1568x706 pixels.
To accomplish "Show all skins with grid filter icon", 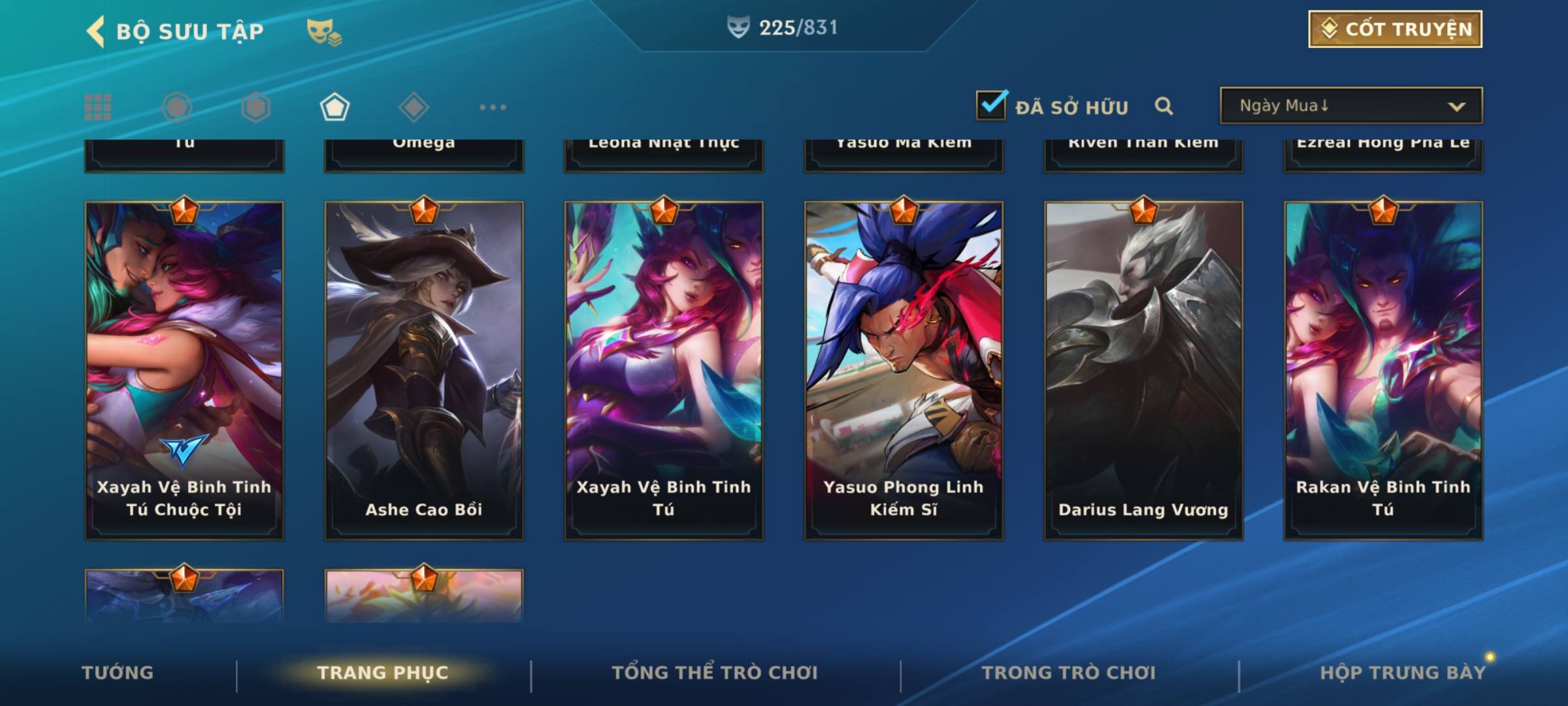I will [x=98, y=107].
